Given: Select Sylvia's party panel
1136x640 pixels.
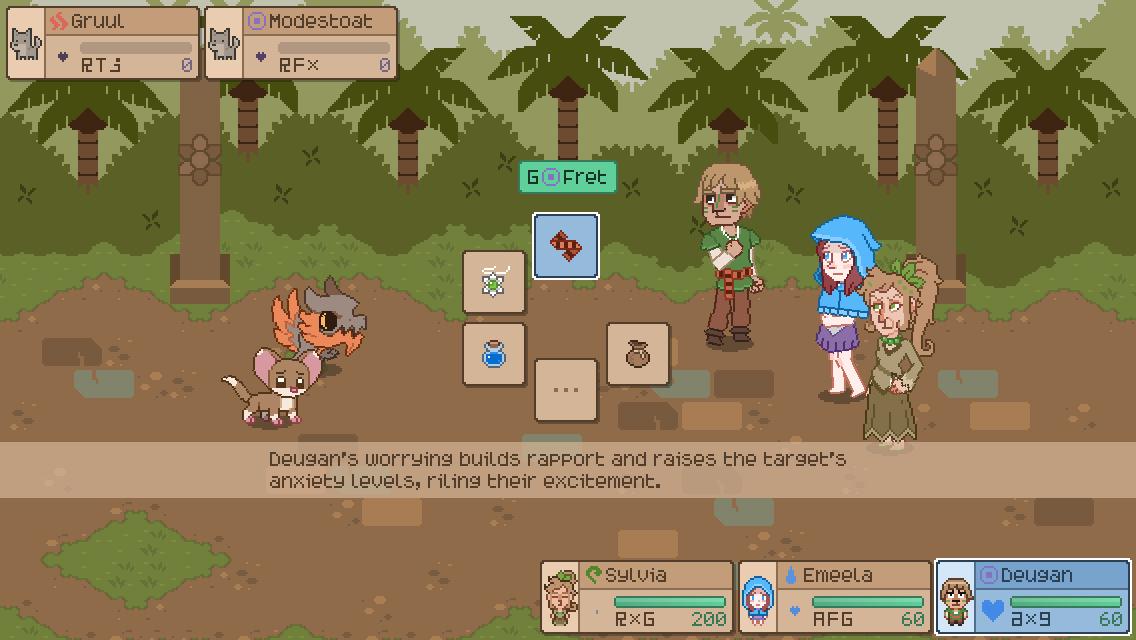Looking at the screenshot, I should point(637,597).
